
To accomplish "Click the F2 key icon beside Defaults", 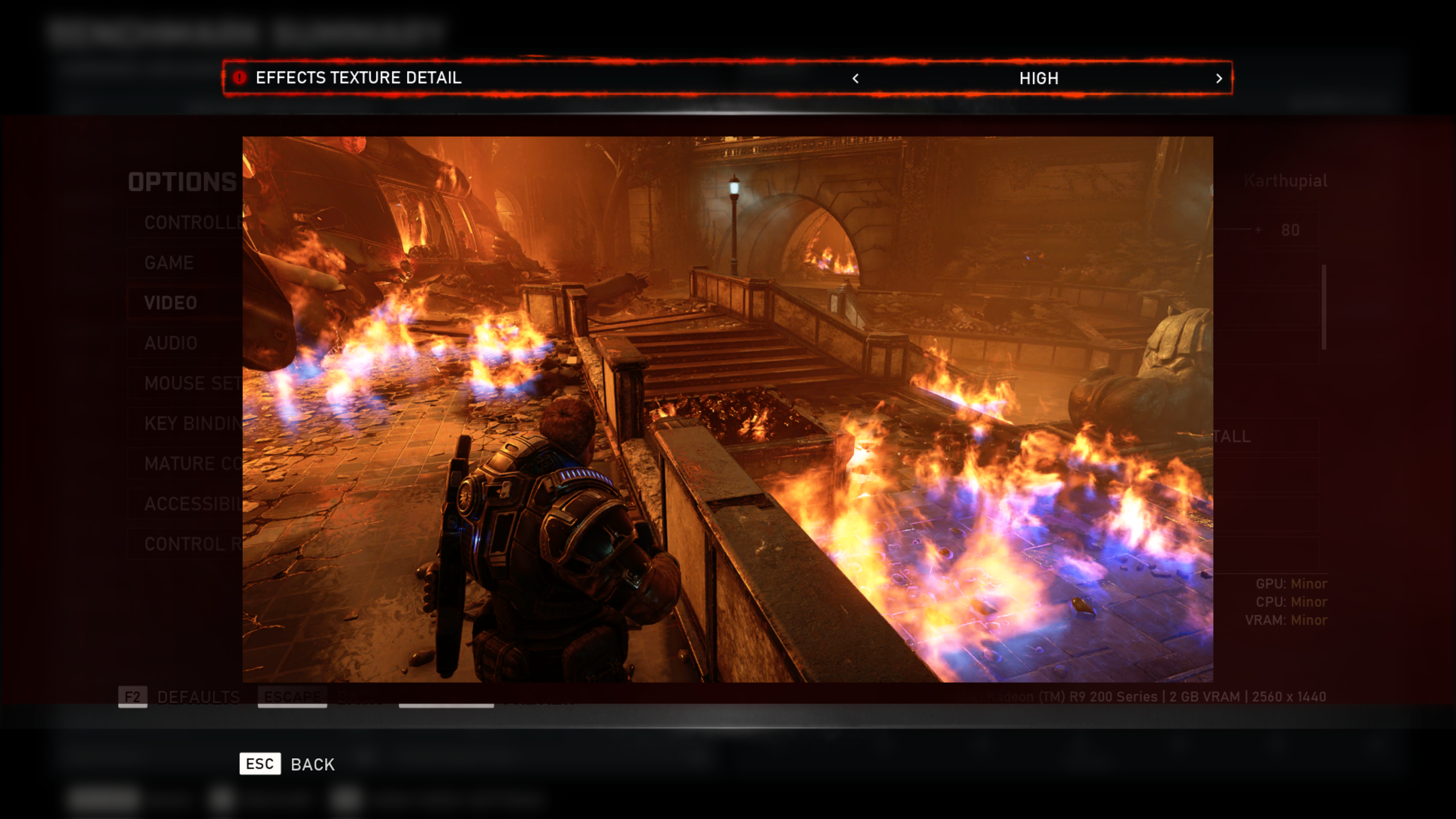I will coord(132,697).
